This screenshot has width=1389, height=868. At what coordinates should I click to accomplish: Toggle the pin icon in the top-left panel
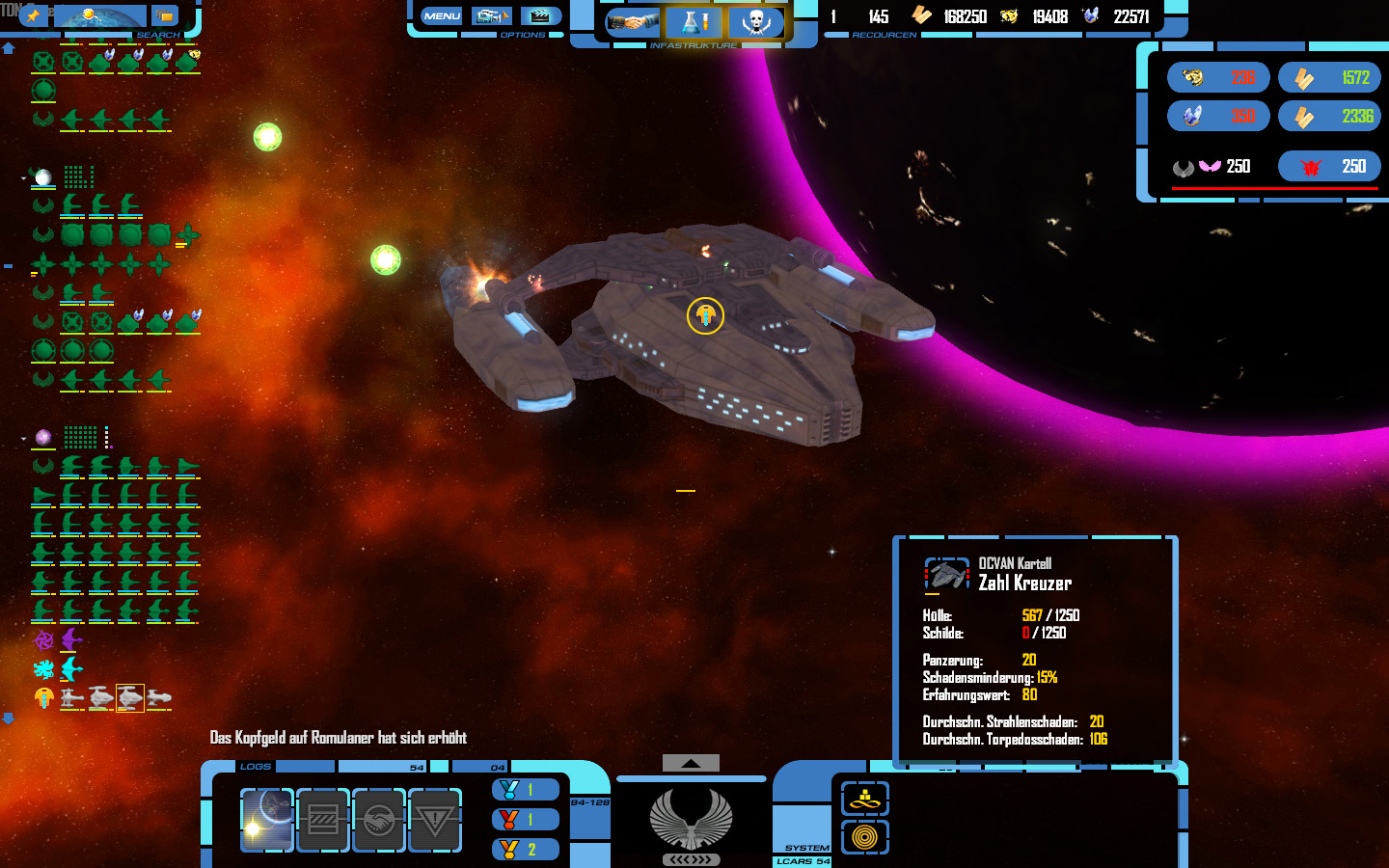click(x=33, y=15)
